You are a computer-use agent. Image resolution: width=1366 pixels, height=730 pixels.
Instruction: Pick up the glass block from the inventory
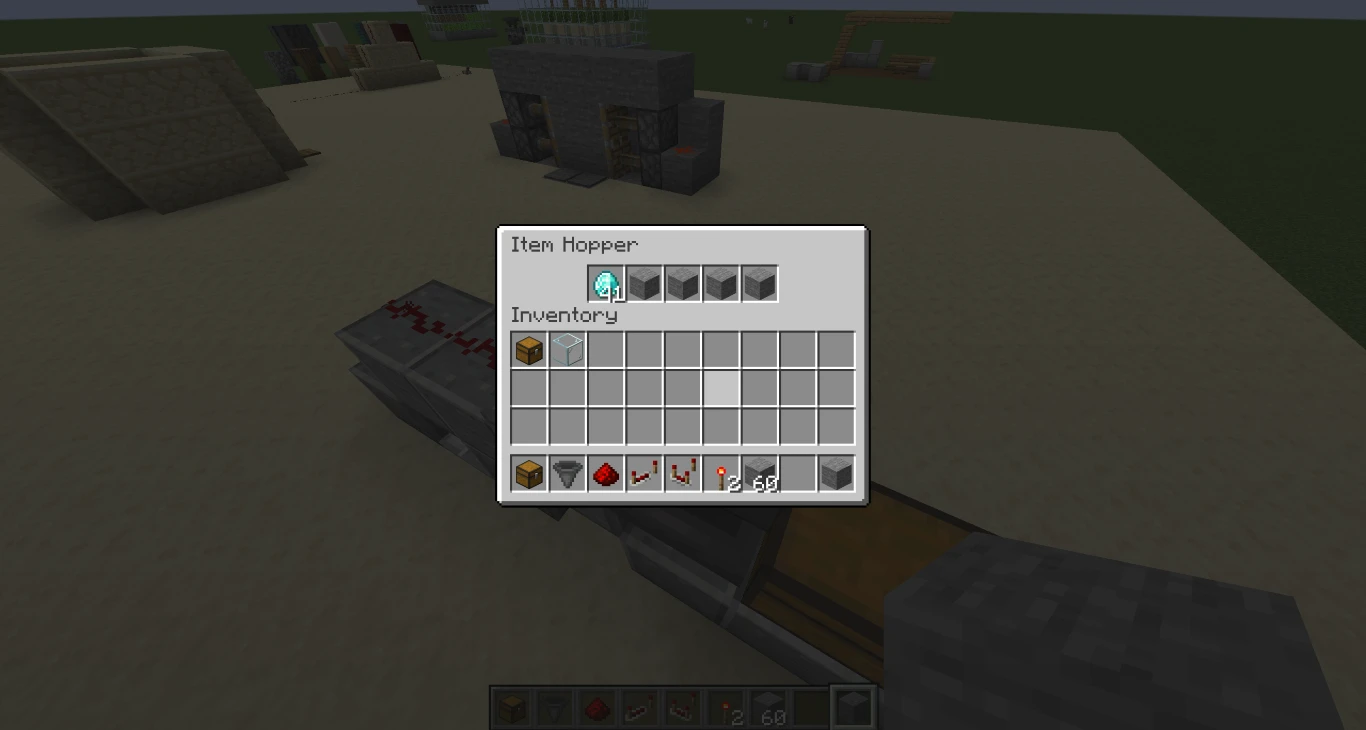(x=567, y=349)
